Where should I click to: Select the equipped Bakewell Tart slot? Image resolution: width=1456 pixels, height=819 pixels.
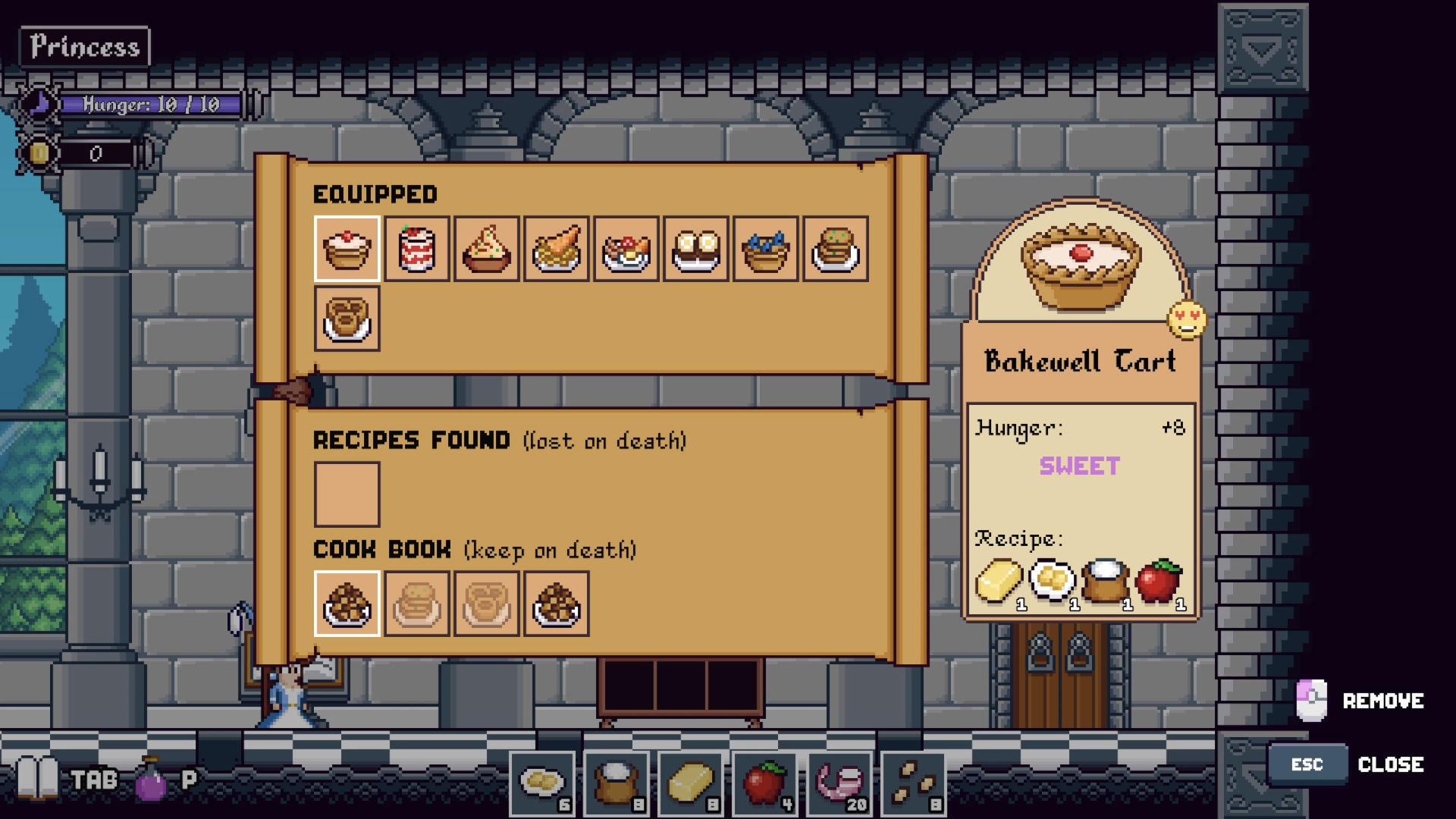[347, 249]
